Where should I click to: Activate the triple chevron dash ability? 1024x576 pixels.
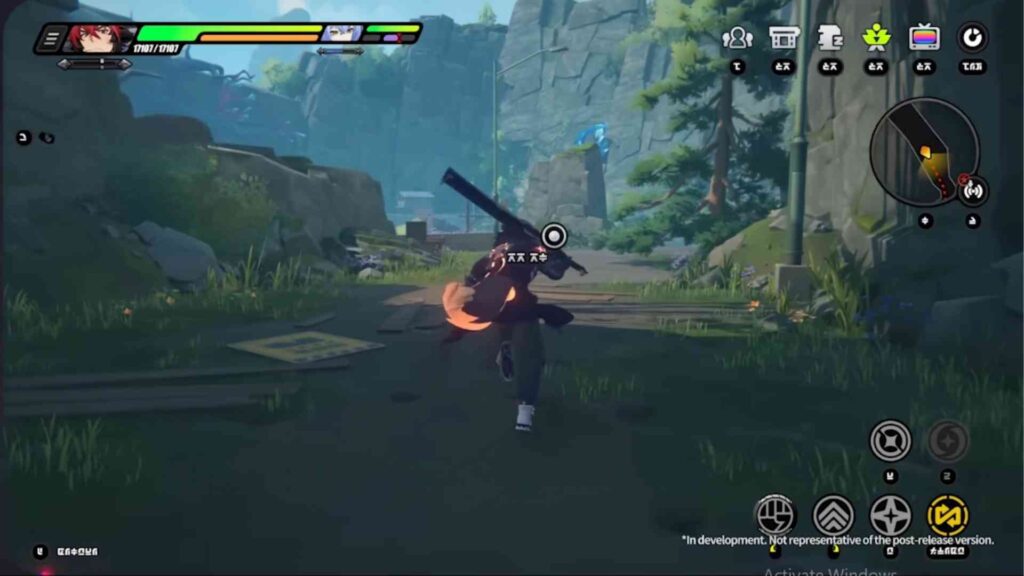832,515
